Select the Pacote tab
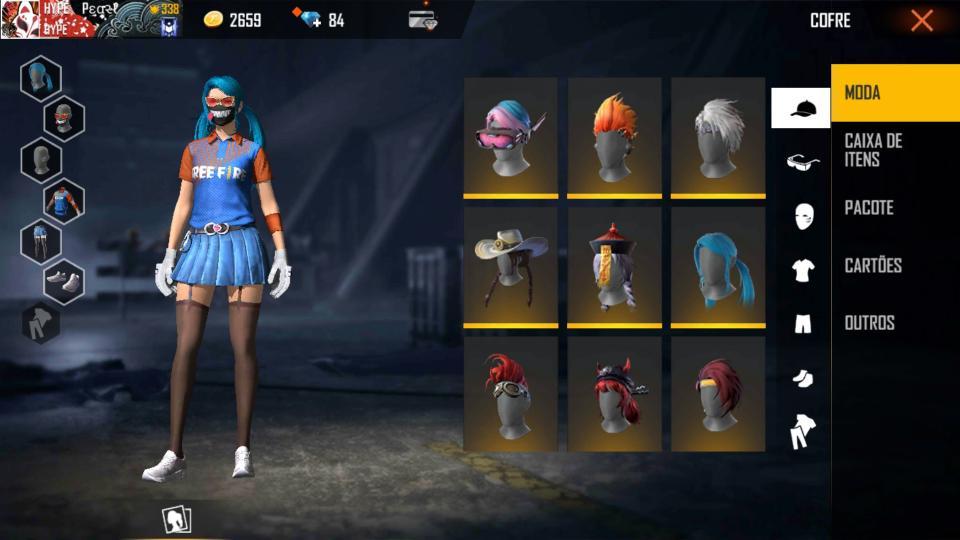Image resolution: width=960 pixels, height=540 pixels. pyautogui.click(x=894, y=208)
